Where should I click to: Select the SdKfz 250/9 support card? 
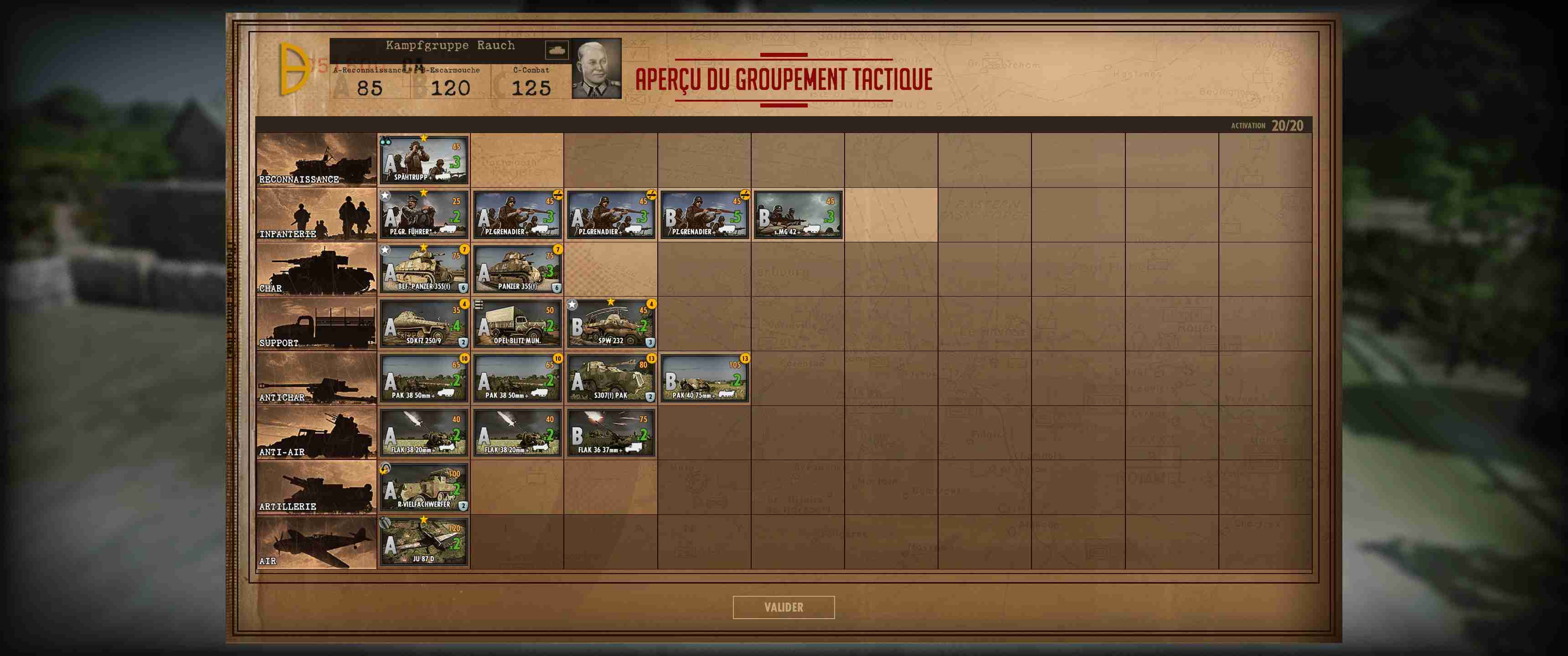point(423,324)
